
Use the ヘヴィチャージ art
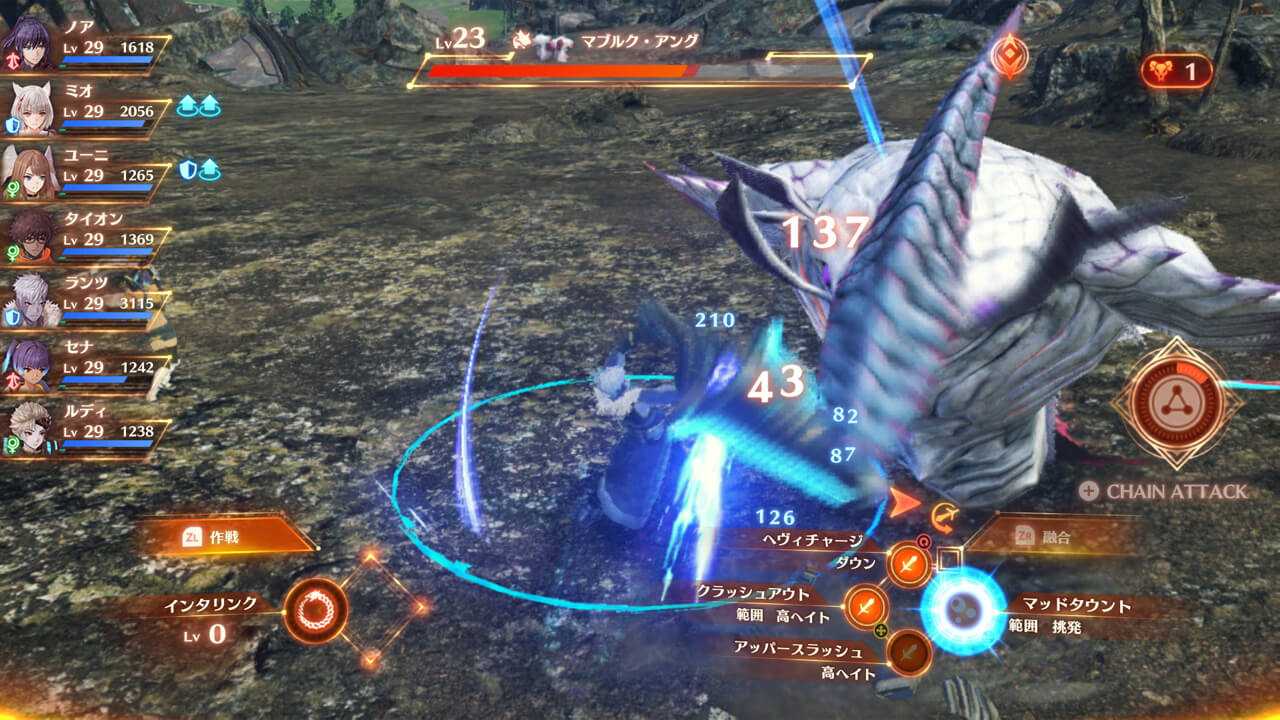(x=909, y=566)
